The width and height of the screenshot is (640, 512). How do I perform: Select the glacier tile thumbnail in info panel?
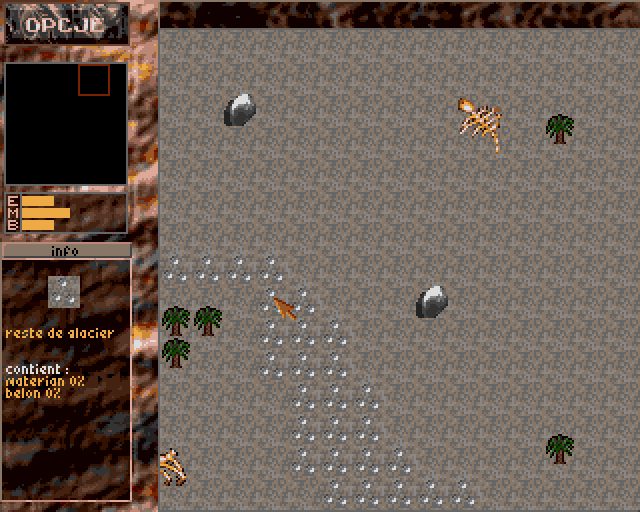(x=64, y=291)
